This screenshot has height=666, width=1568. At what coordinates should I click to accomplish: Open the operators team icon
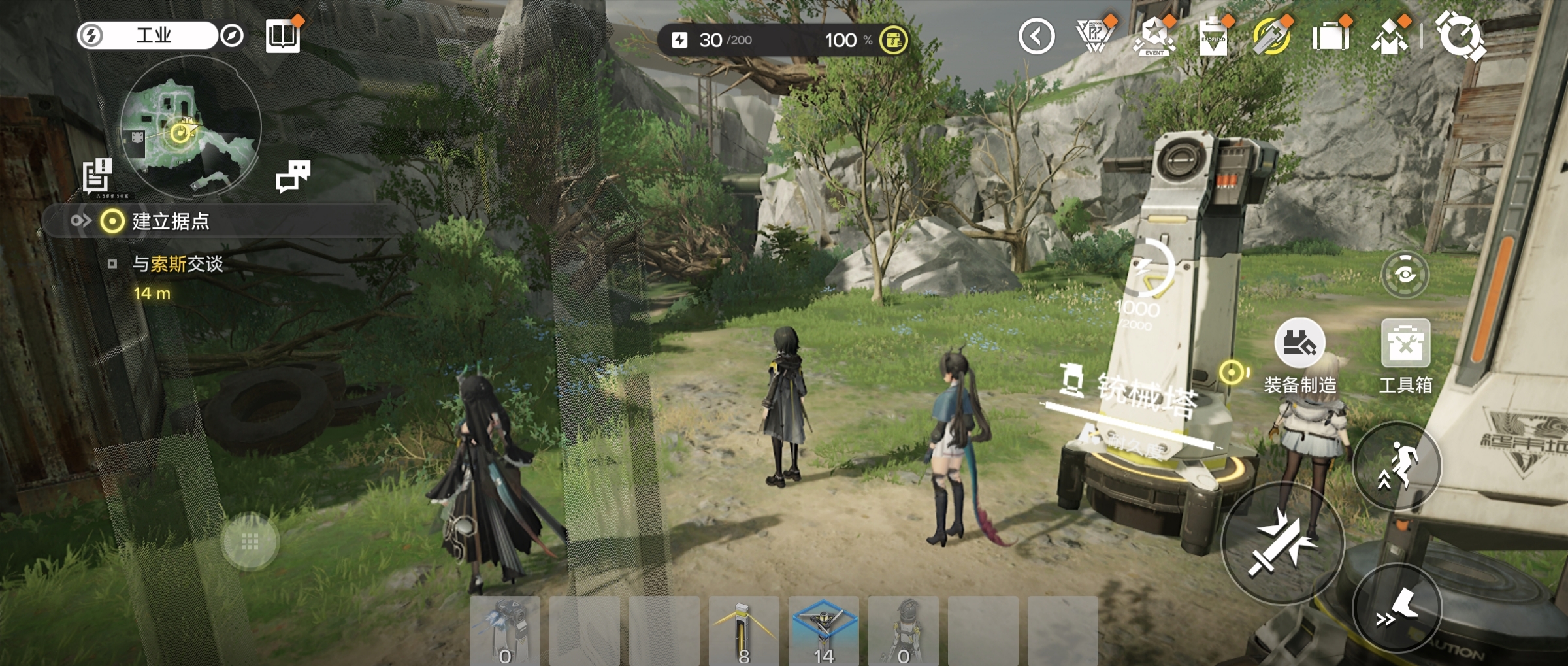[x=1390, y=37]
